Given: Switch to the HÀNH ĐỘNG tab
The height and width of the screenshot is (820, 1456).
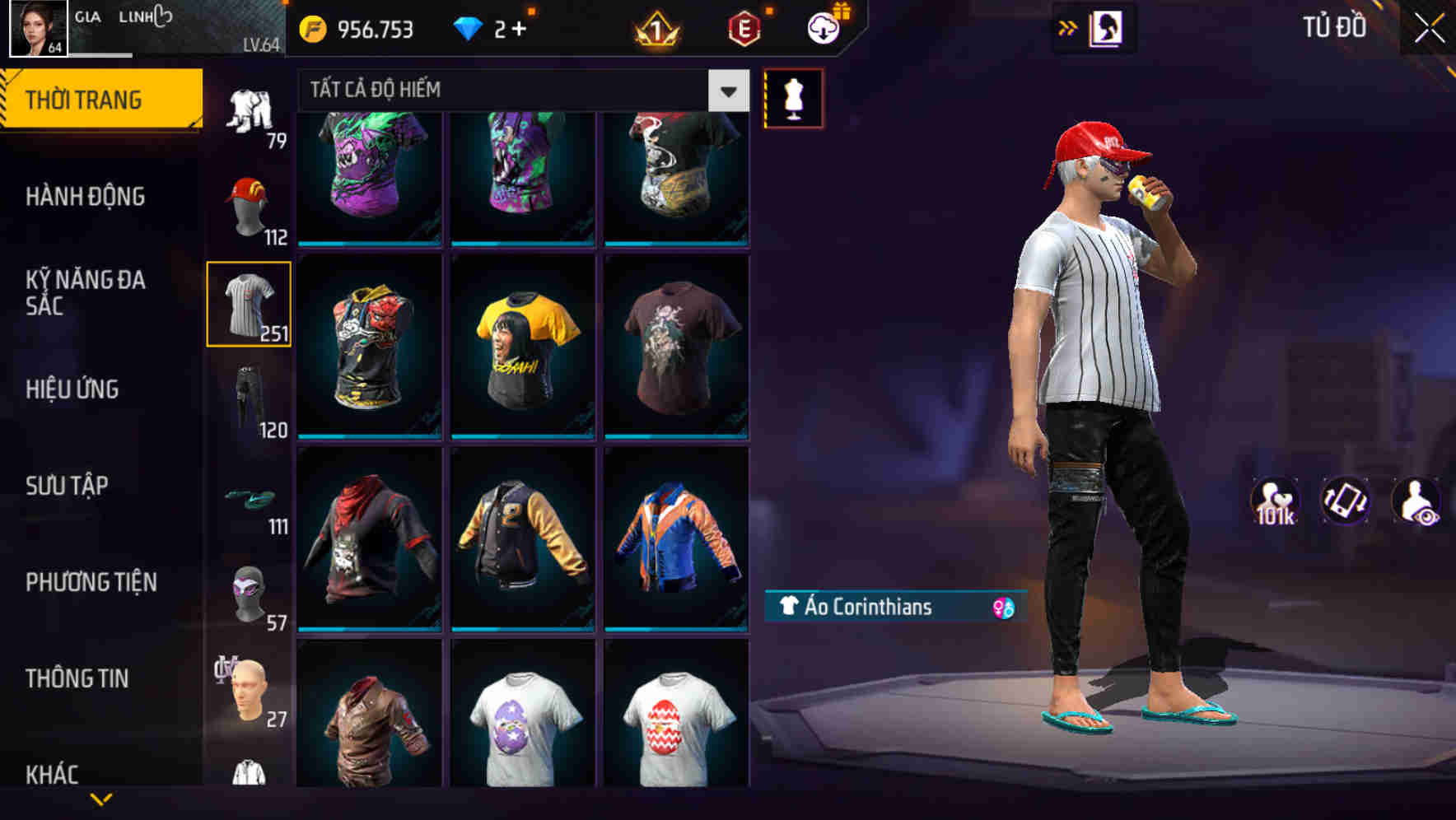Looking at the screenshot, I should (x=86, y=197).
